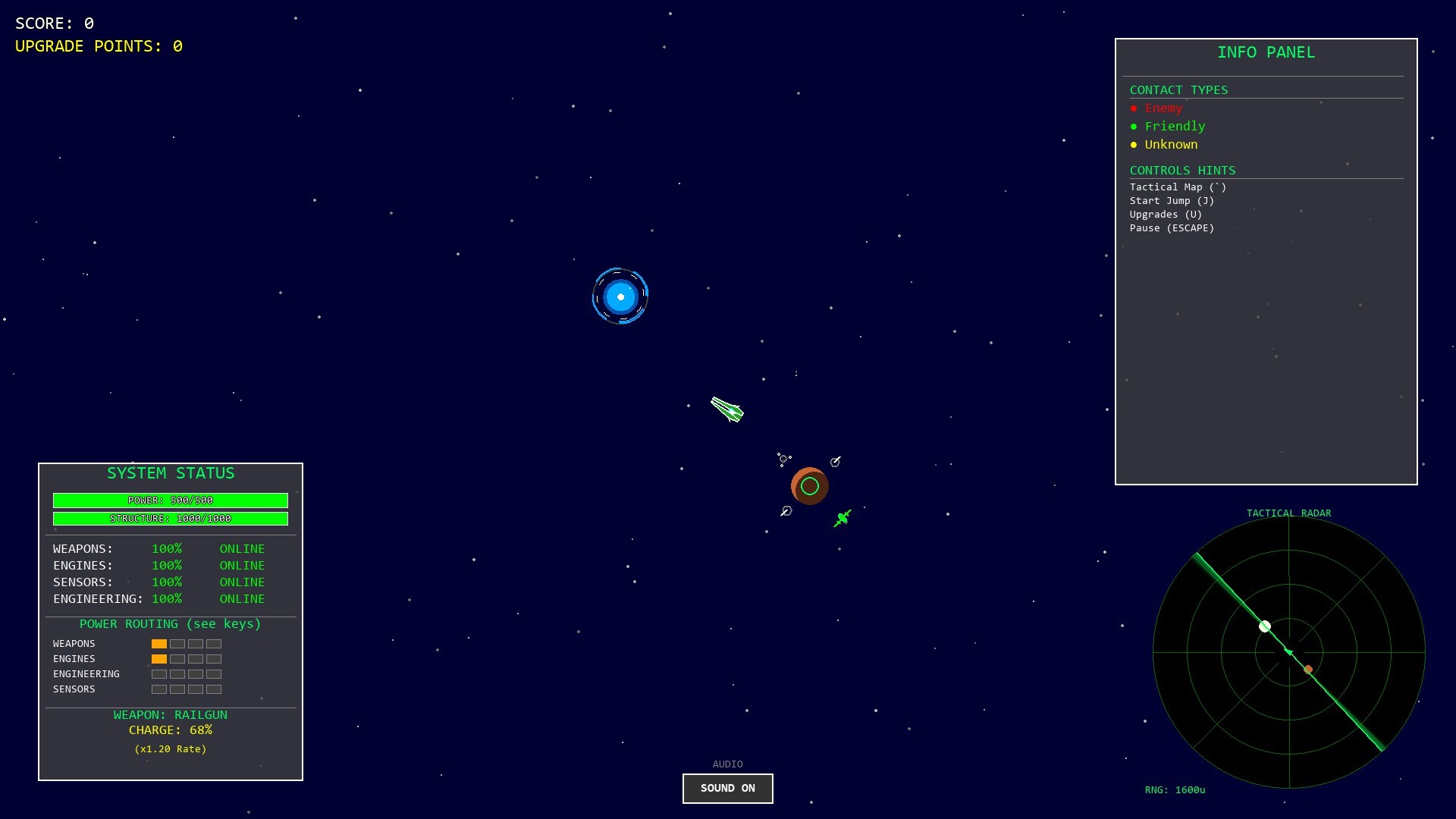
Task: Select the yellow Unknown contact type dot
Action: click(x=1134, y=145)
